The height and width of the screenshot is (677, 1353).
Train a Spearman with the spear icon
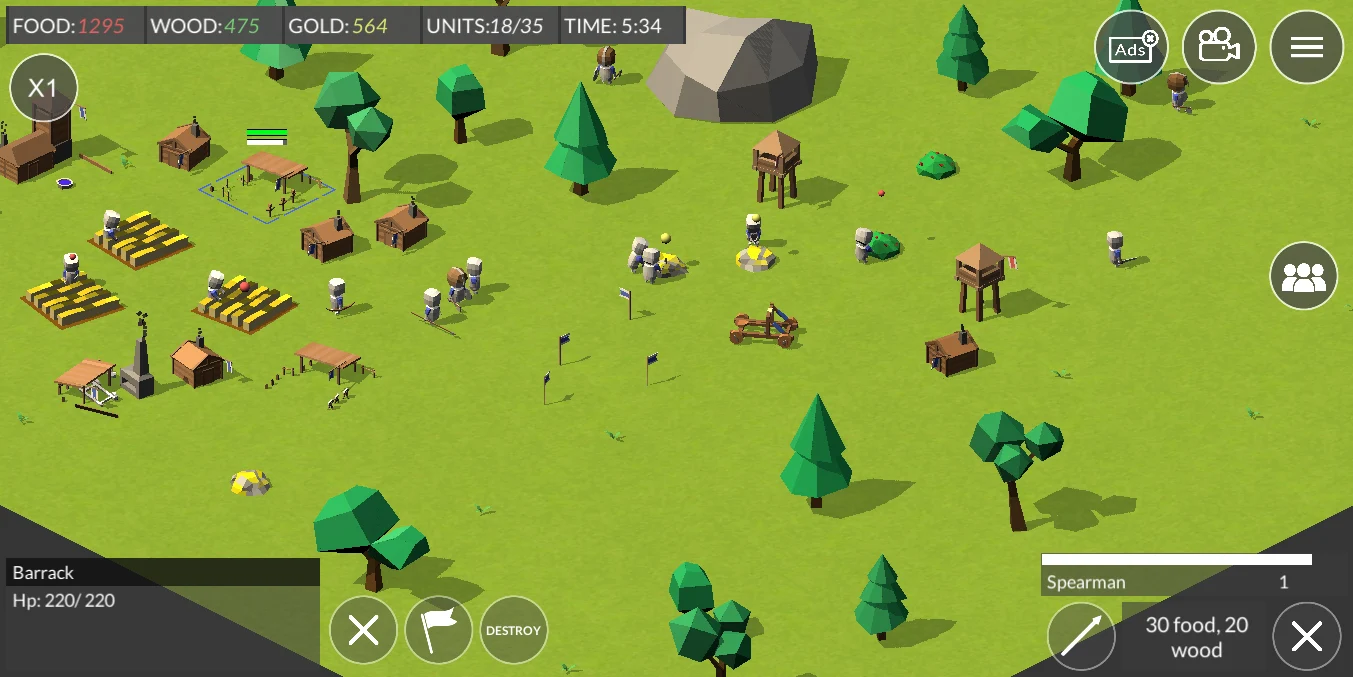click(x=1081, y=636)
